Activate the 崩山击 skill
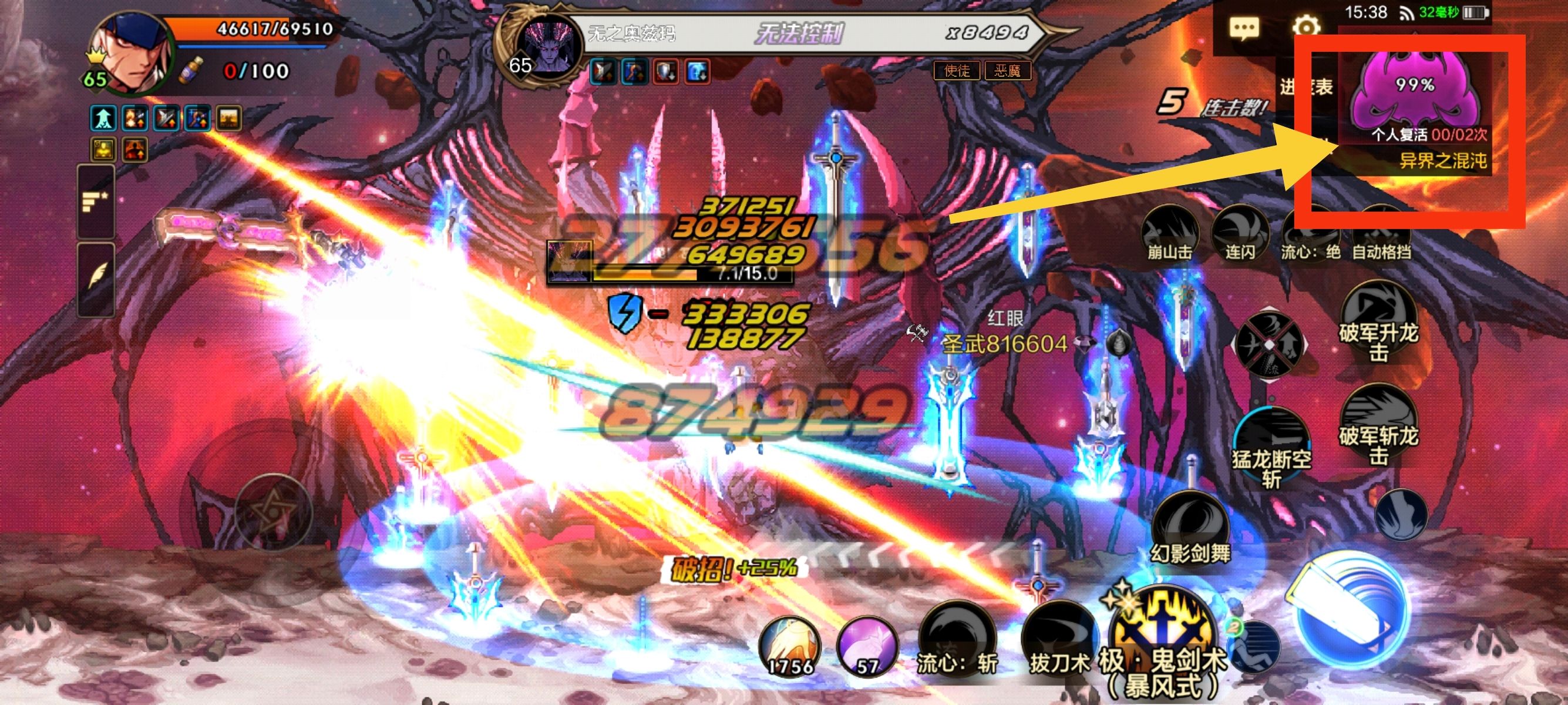 tap(1169, 233)
